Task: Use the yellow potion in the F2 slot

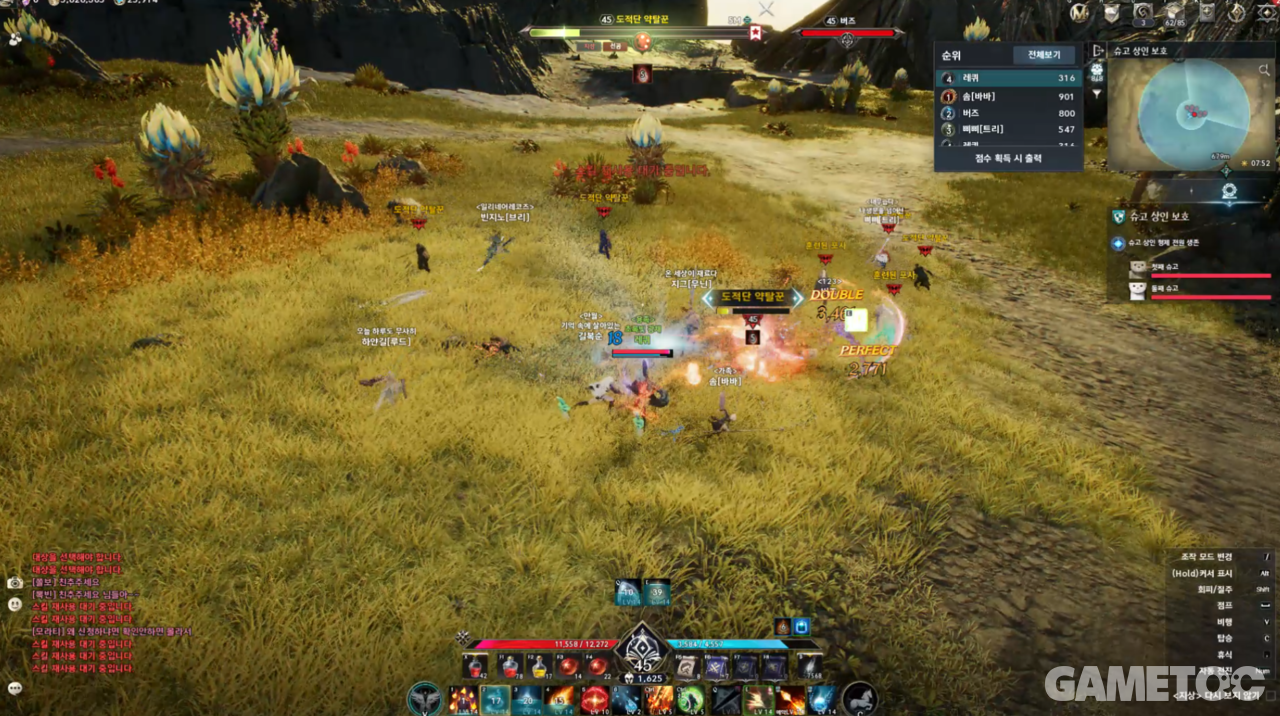Action: click(540, 667)
